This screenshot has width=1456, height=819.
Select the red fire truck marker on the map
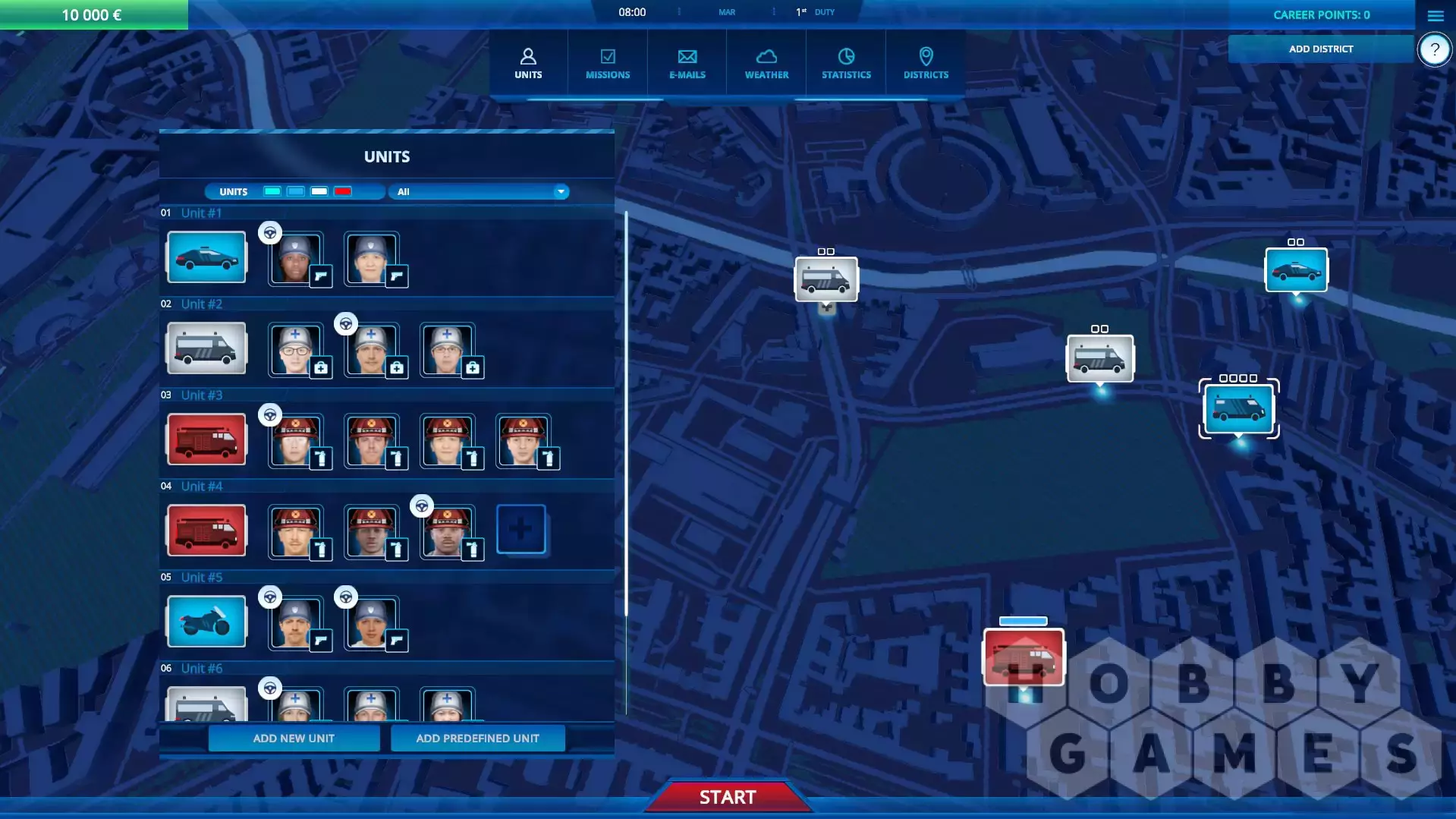pyautogui.click(x=1024, y=657)
